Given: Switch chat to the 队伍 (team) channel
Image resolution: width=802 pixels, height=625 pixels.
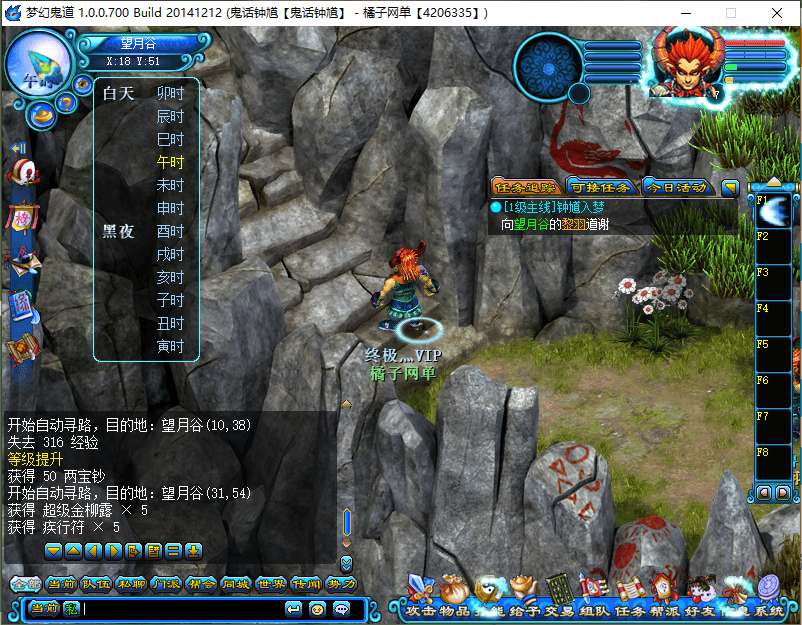Looking at the screenshot, I should (x=95, y=584).
